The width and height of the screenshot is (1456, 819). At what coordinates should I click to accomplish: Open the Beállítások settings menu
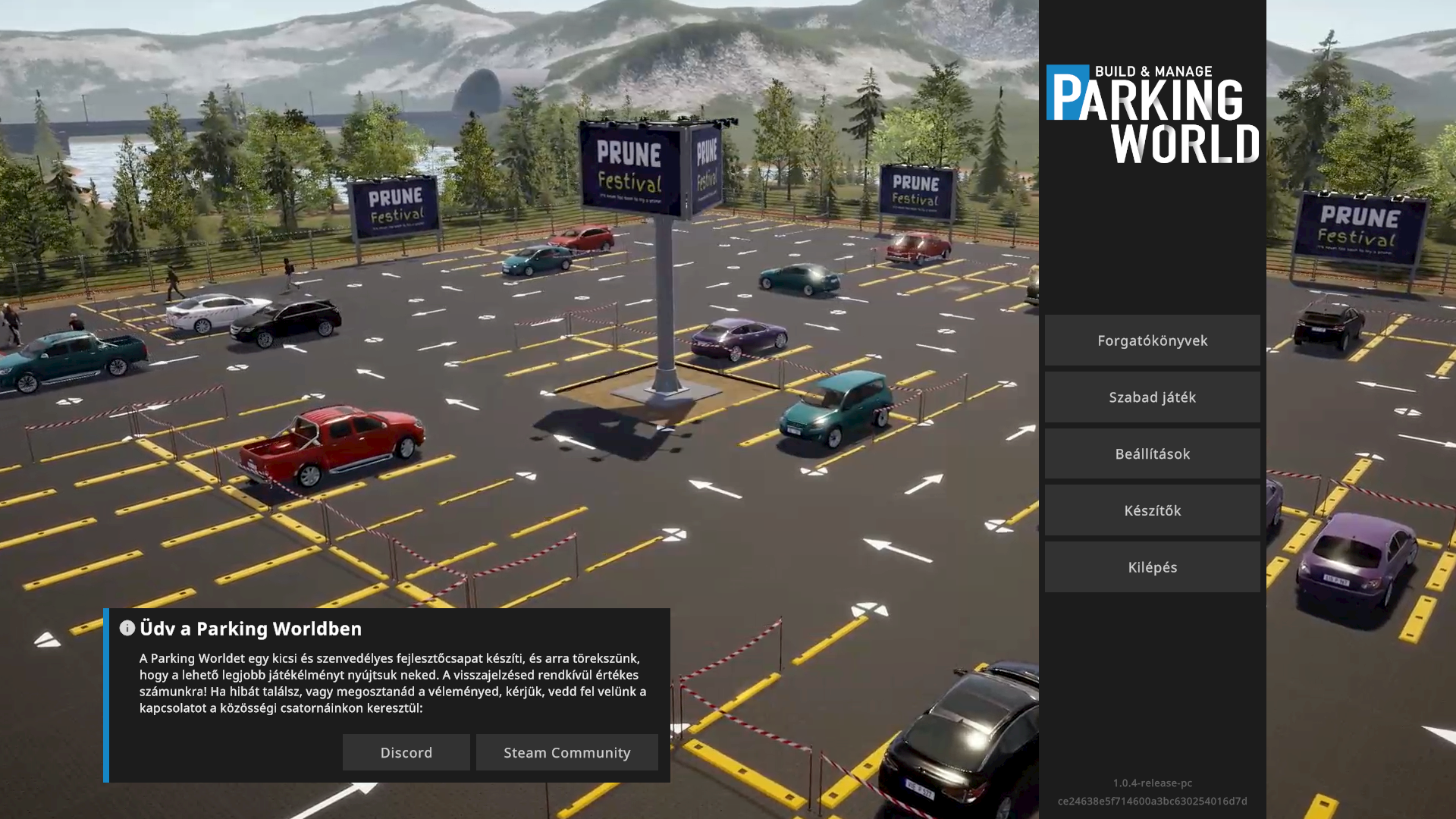[x=1152, y=454]
